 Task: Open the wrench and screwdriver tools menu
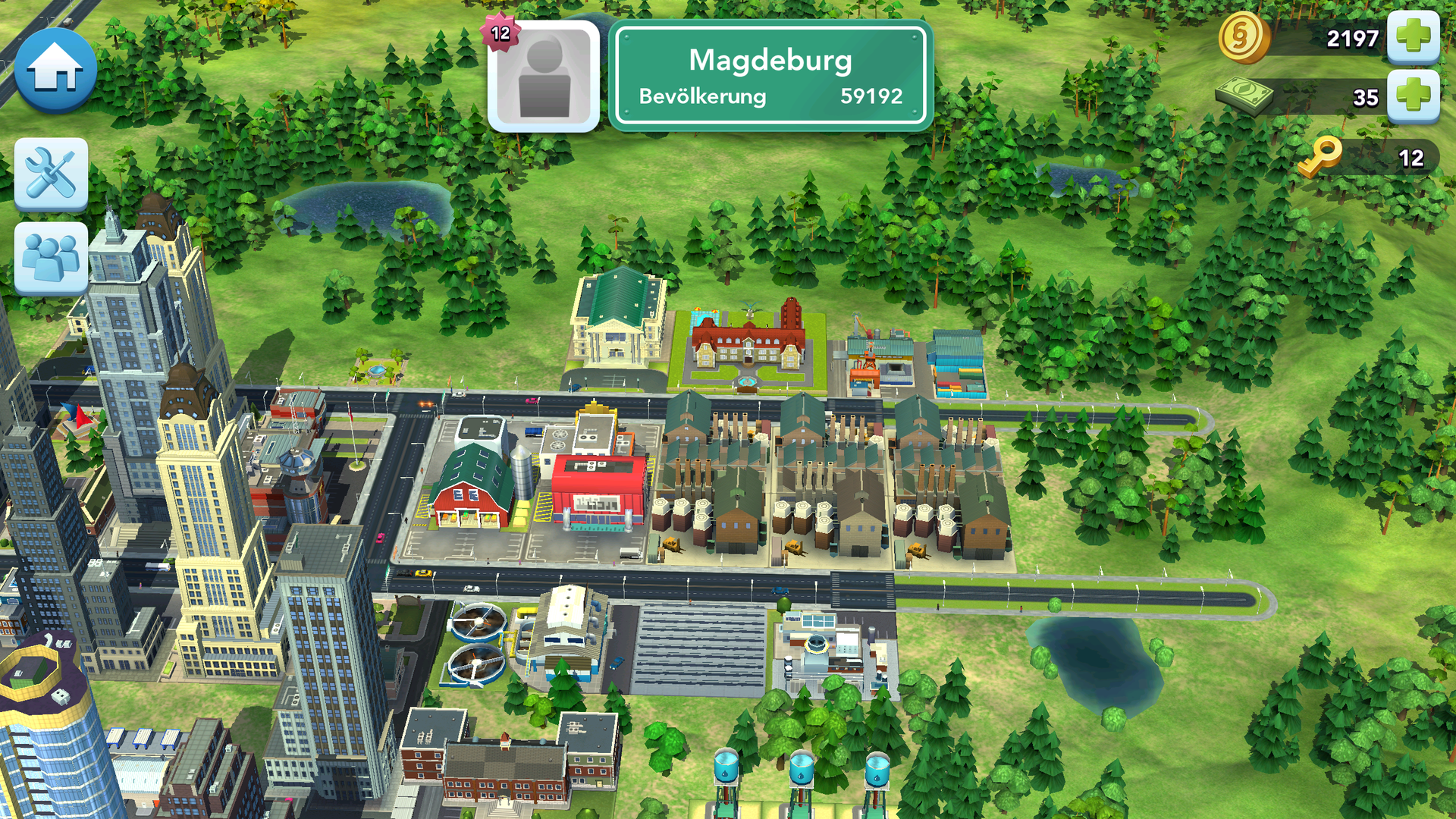click(x=51, y=174)
